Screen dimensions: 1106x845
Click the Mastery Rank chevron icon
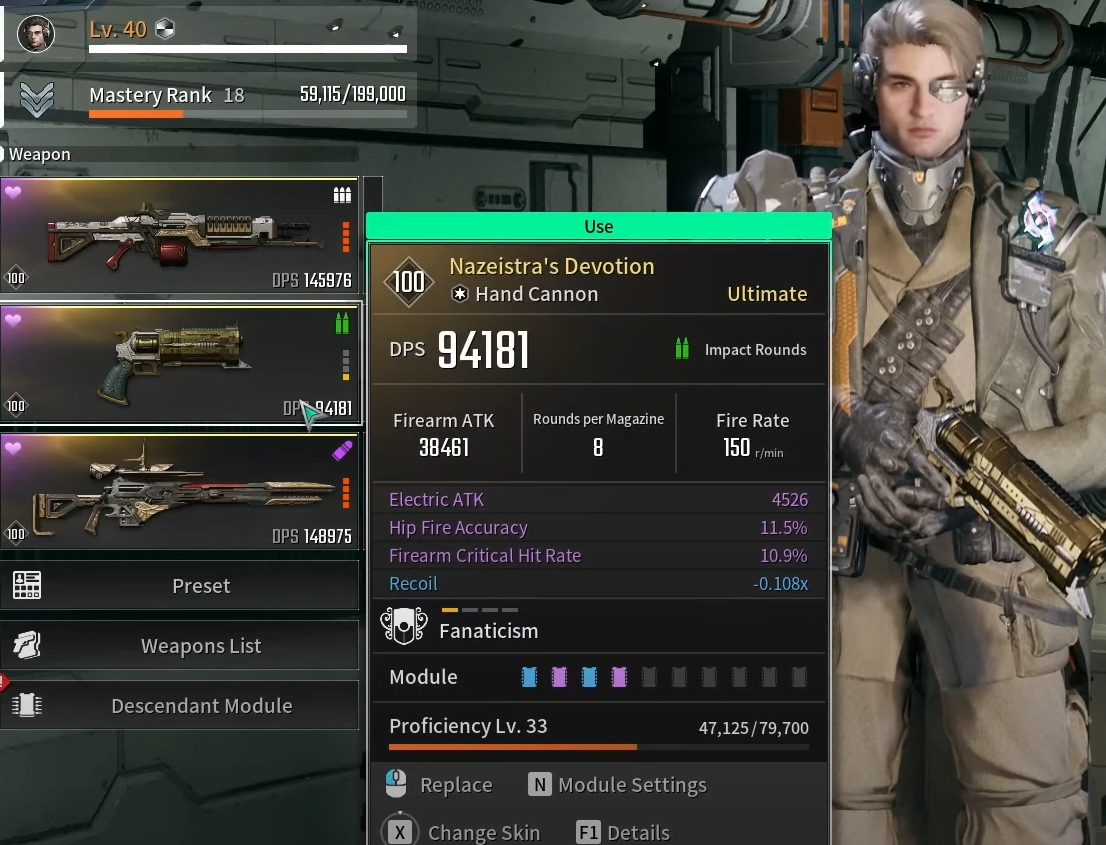pos(38,98)
